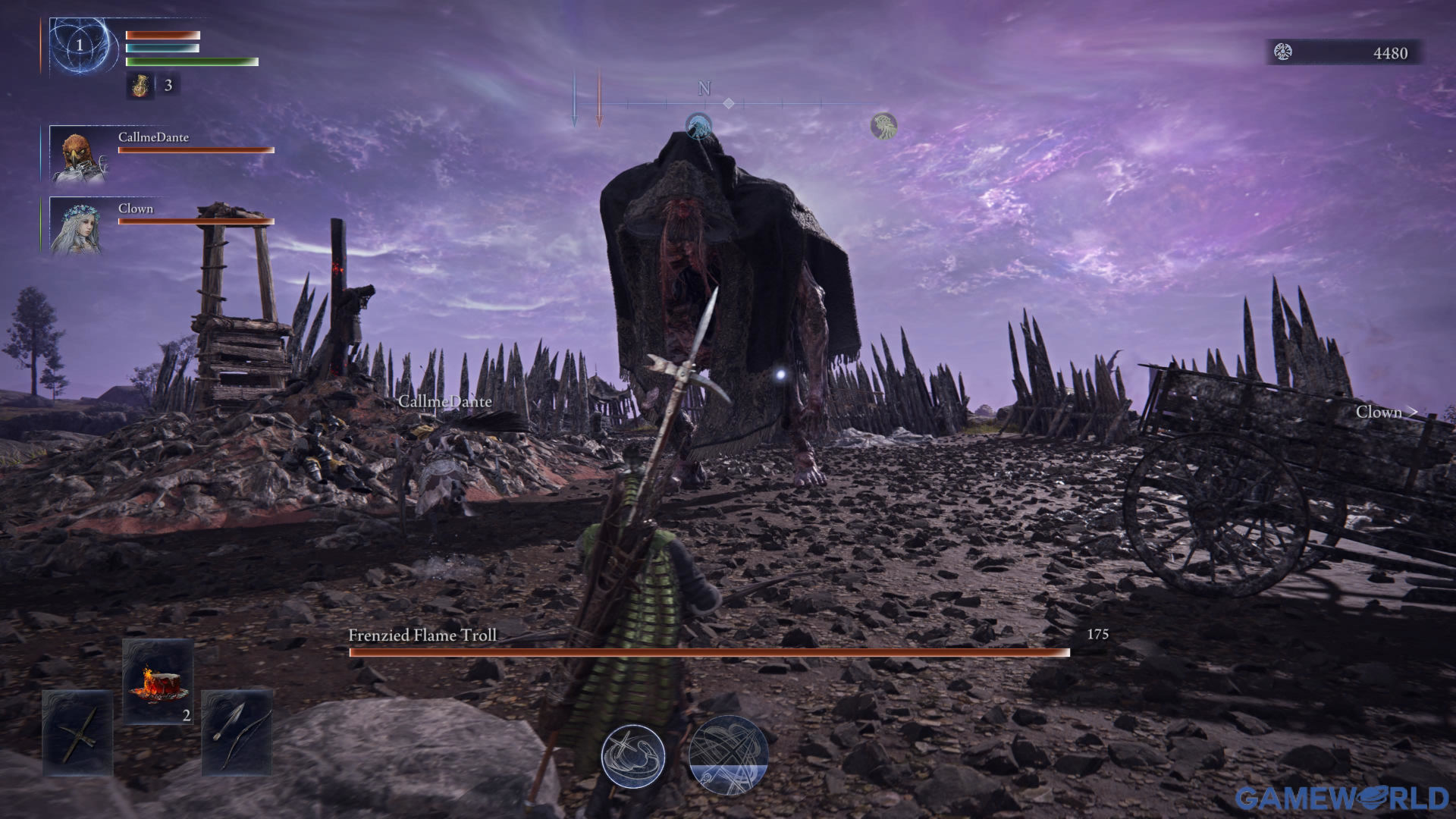Viewport: 1456px width, 819px height.
Task: Activate the large round ultimate art icon
Action: pos(728,755)
